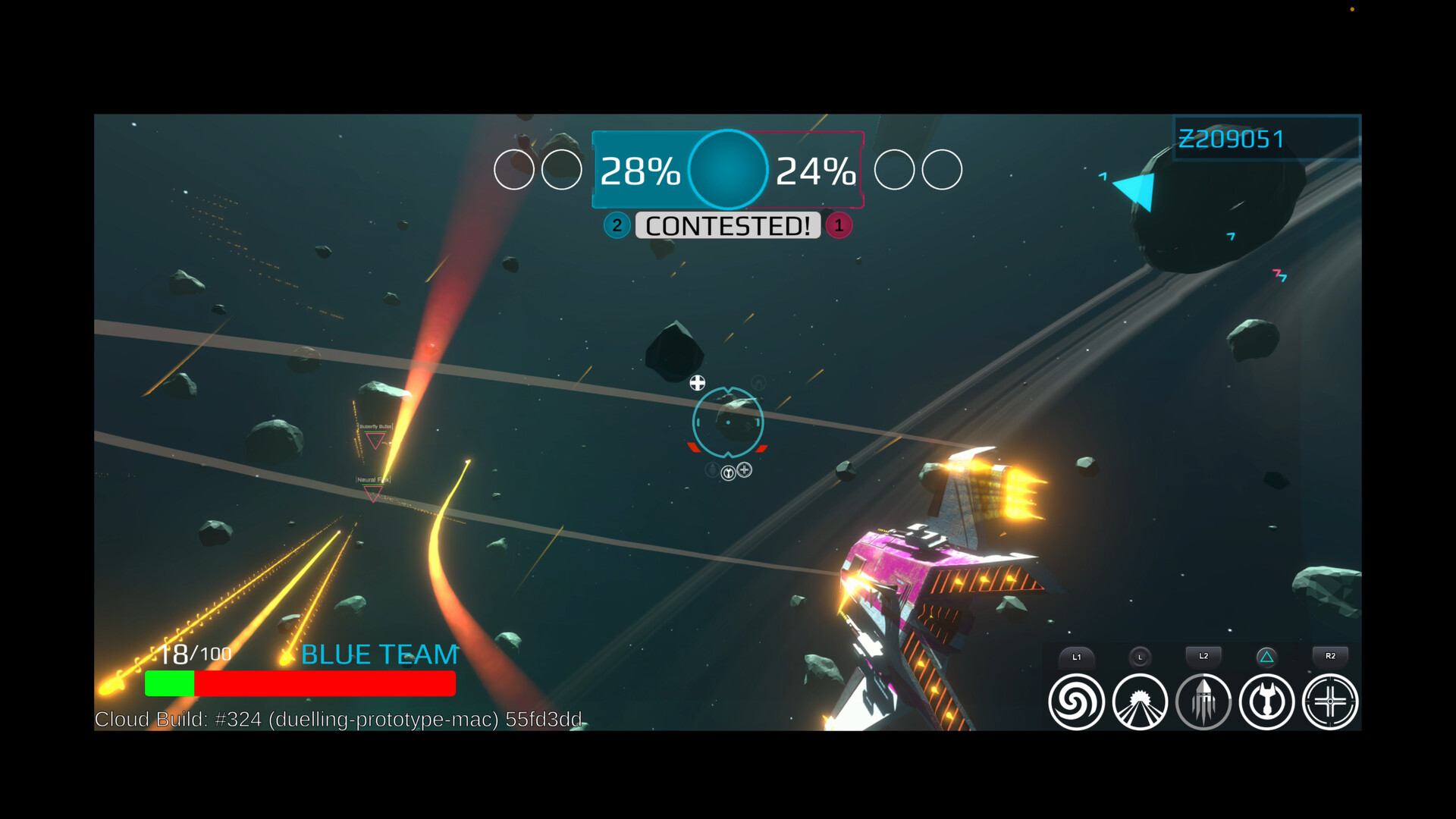The width and height of the screenshot is (1456, 819).
Task: Select the BLUE TEAM label
Action: [x=379, y=654]
